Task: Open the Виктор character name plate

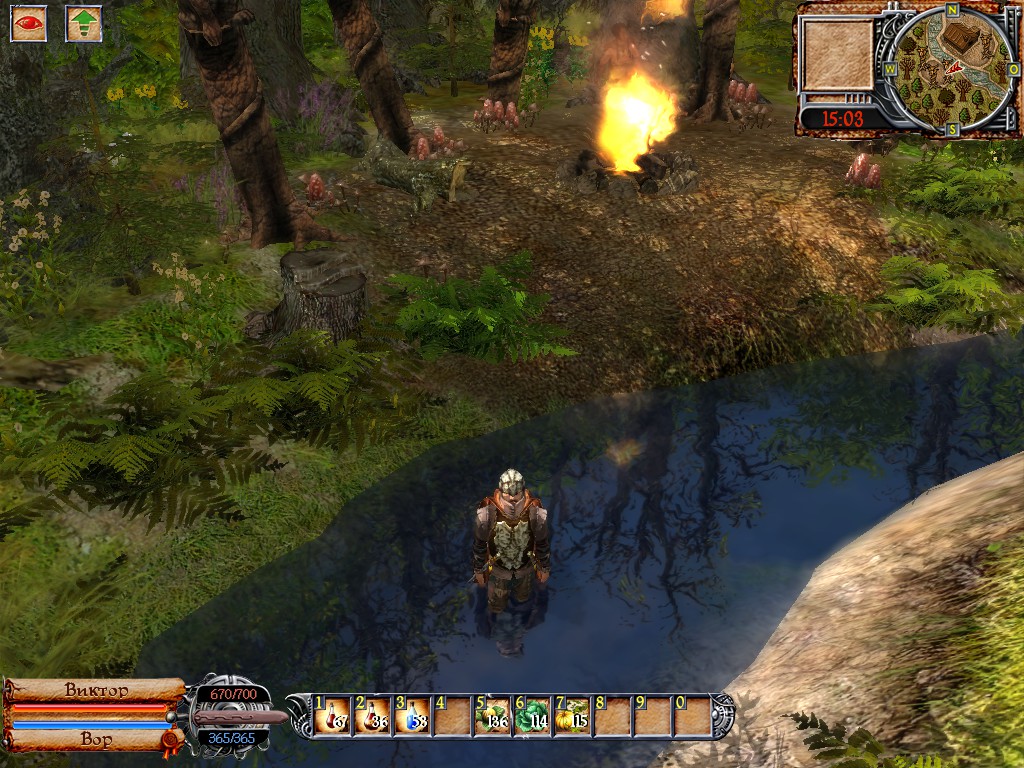Action: click(x=96, y=690)
